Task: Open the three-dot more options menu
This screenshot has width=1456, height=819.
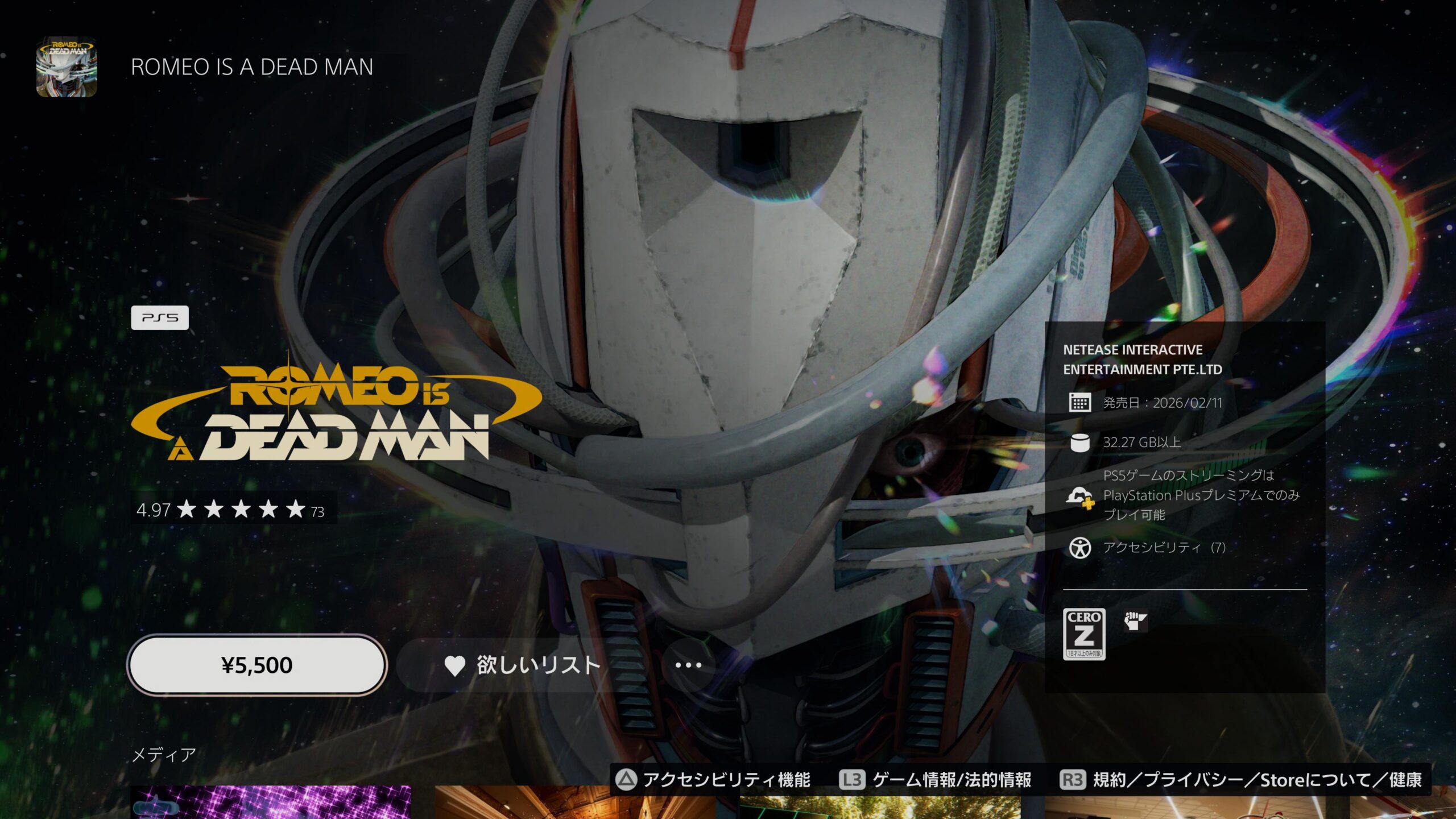Action: (x=688, y=665)
